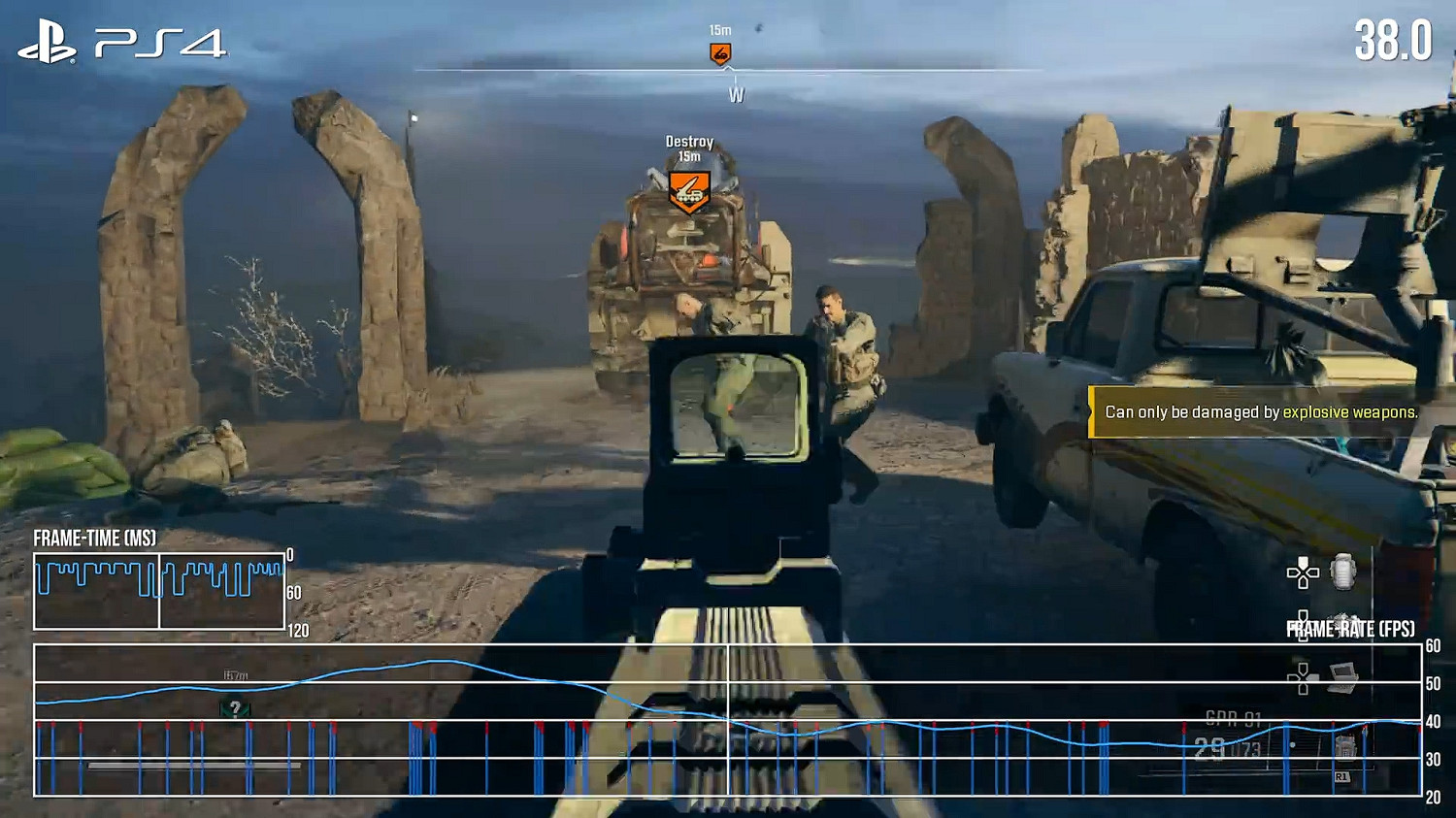Click the laptop equipment icon
Viewport: 1456px width, 818px height.
click(x=1343, y=674)
